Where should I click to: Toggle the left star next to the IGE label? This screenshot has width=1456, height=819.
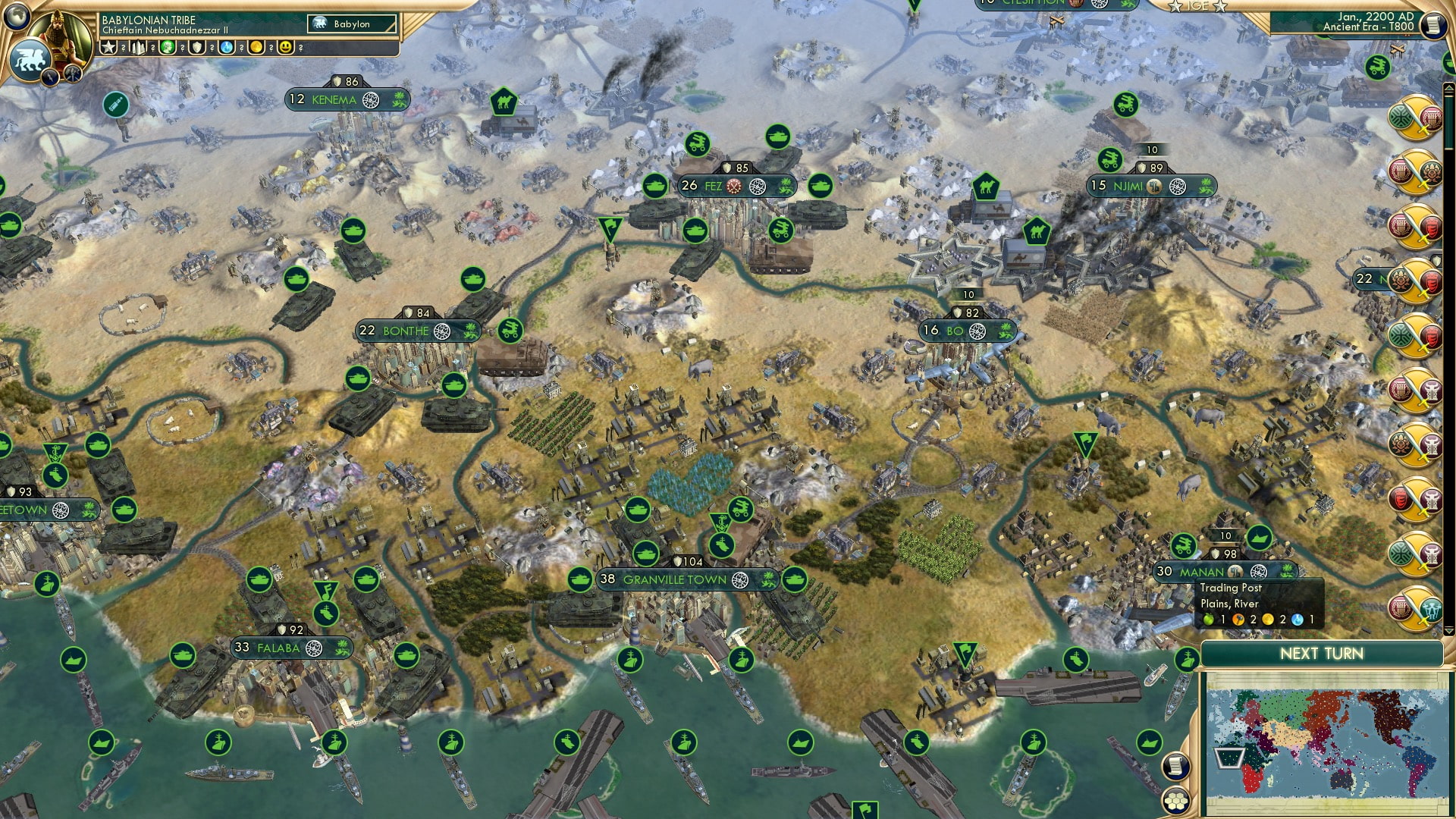point(1175,6)
